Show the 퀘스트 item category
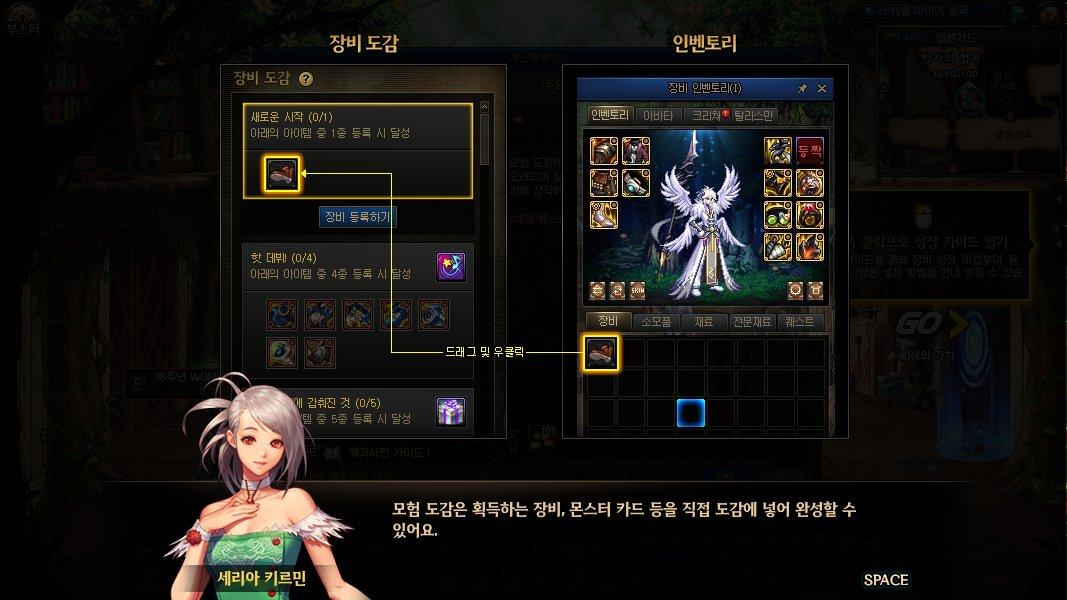 (x=802, y=322)
